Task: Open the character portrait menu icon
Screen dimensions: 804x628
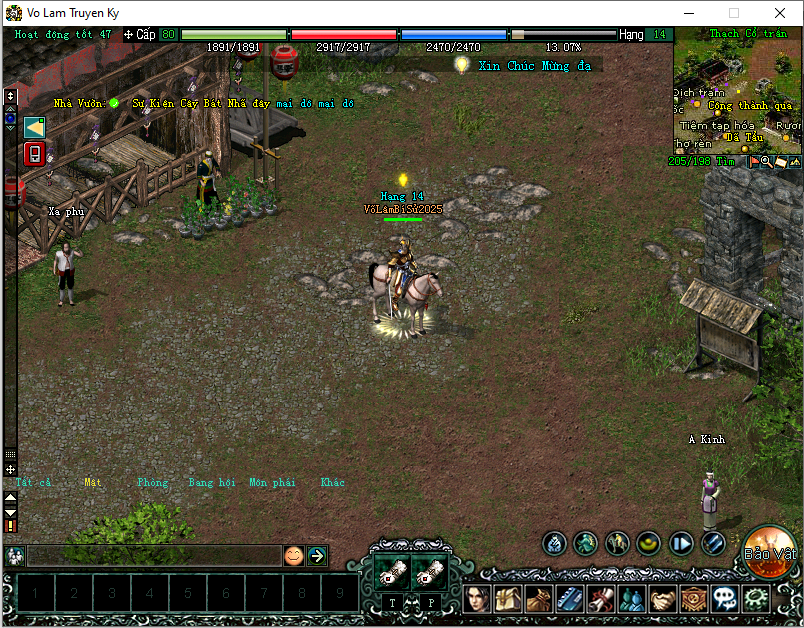Action: click(476, 600)
